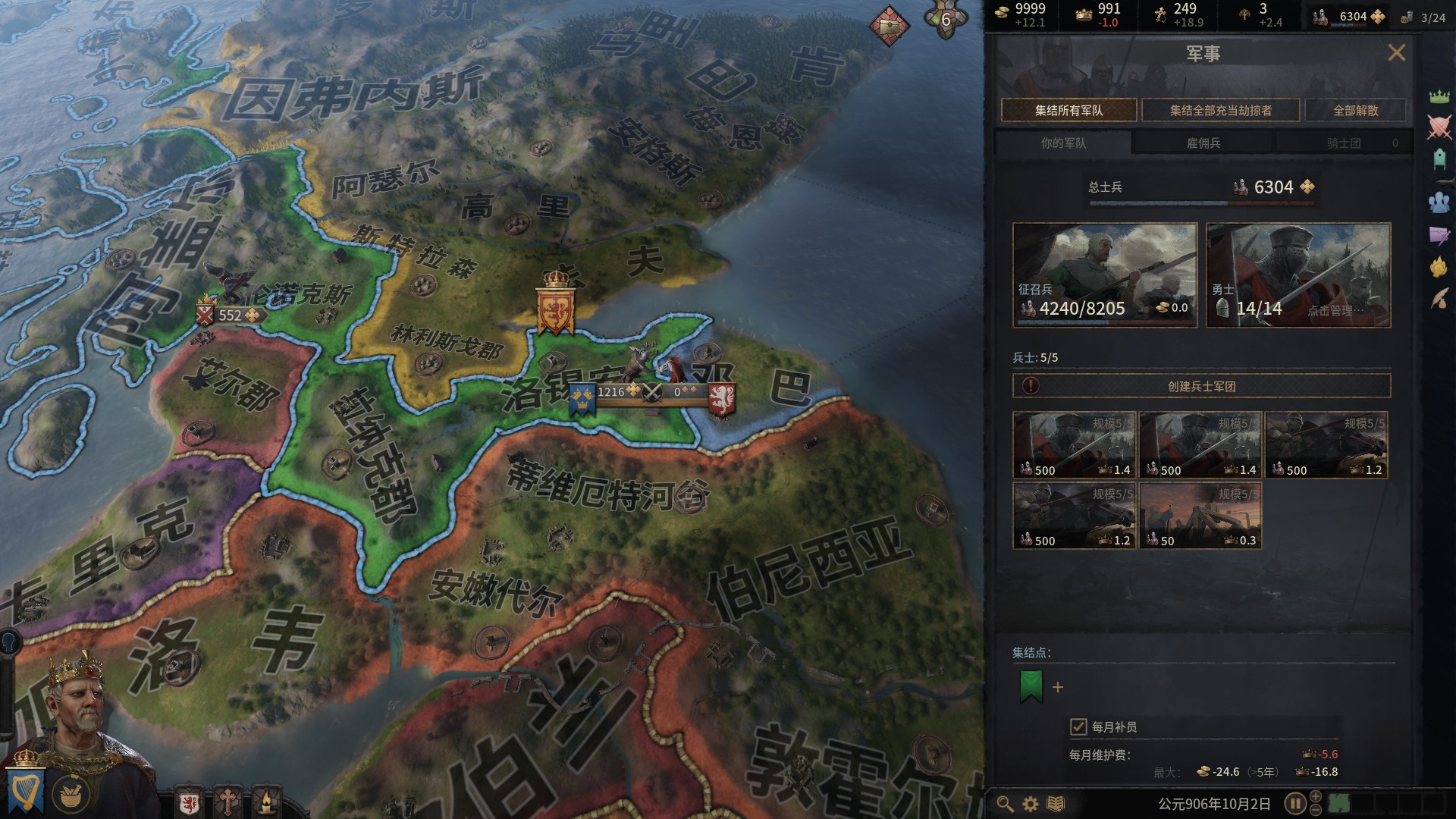1456x819 pixels.
Task: Open the 雇佣兵 mercenaries tab
Action: [x=1203, y=143]
